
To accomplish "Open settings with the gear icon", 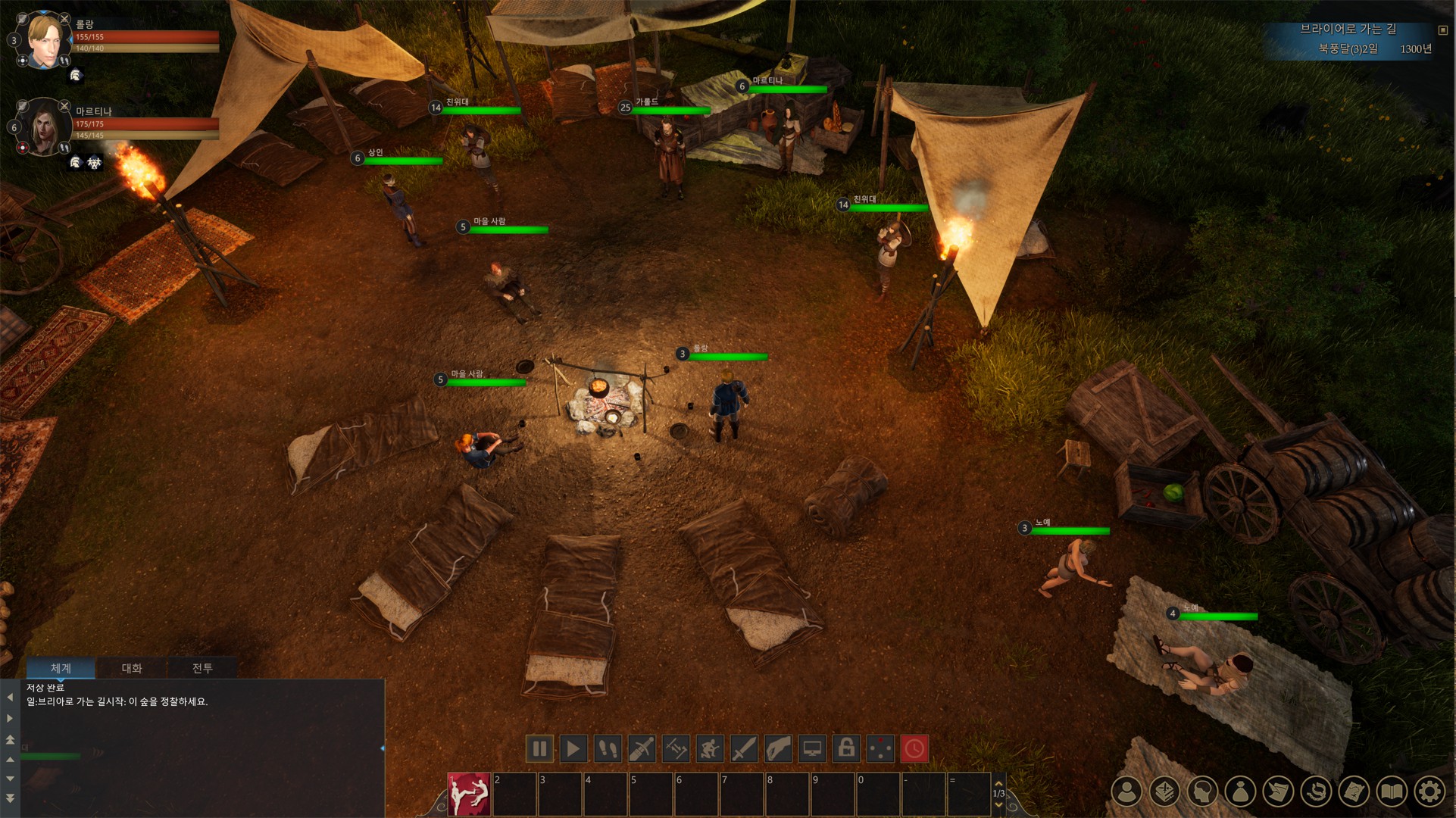I will click(x=1429, y=791).
